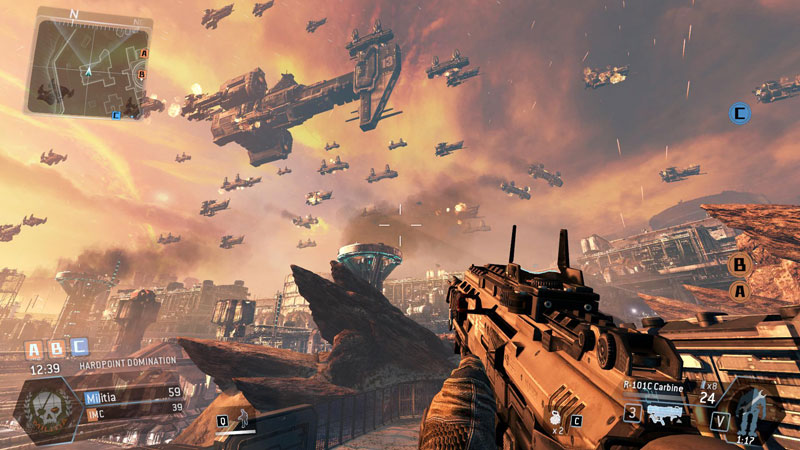The image size is (800, 450).
Task: Click hardpoint A marker on the minimap
Action: (x=143, y=53)
